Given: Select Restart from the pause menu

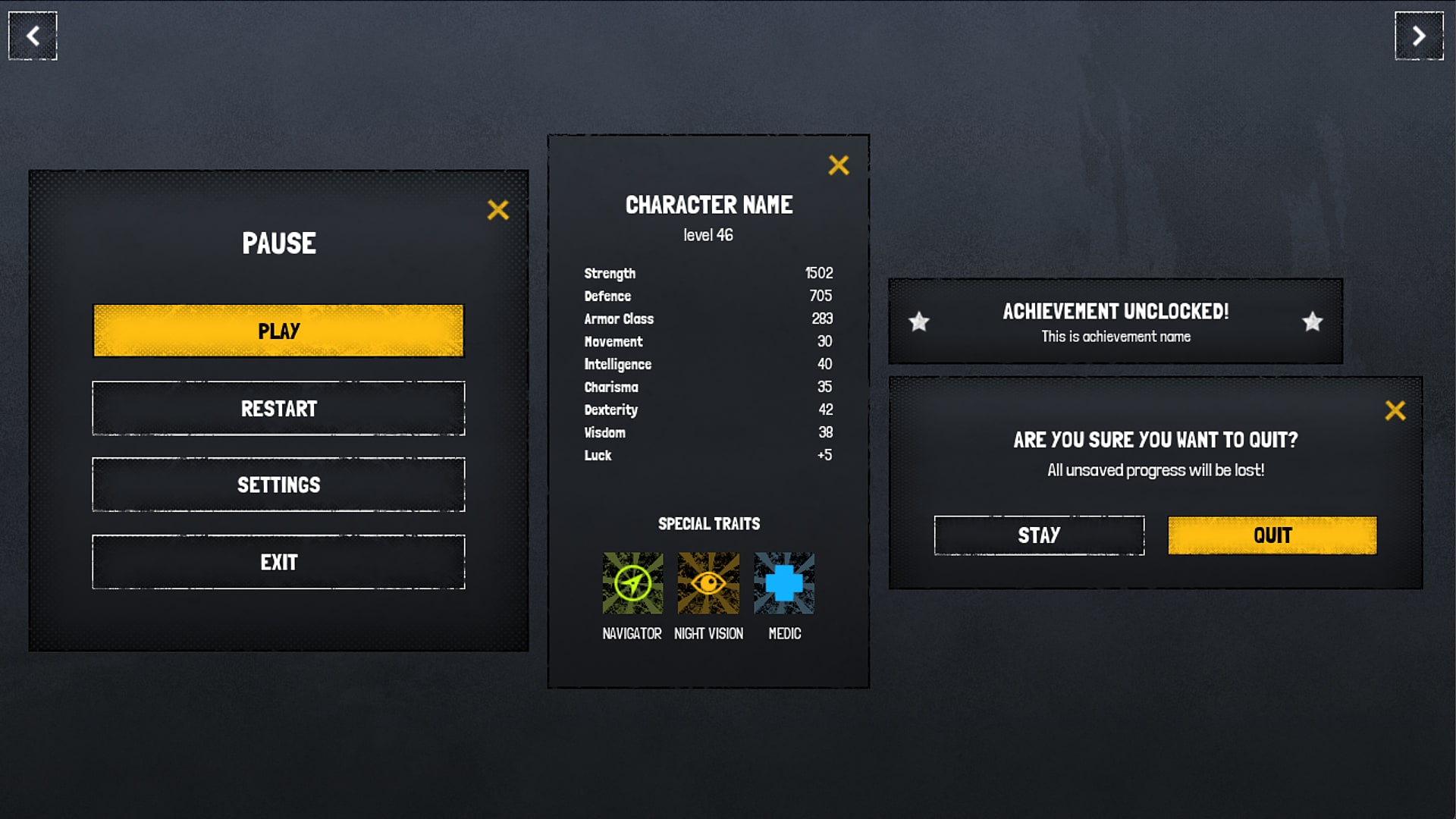Looking at the screenshot, I should click(x=278, y=408).
